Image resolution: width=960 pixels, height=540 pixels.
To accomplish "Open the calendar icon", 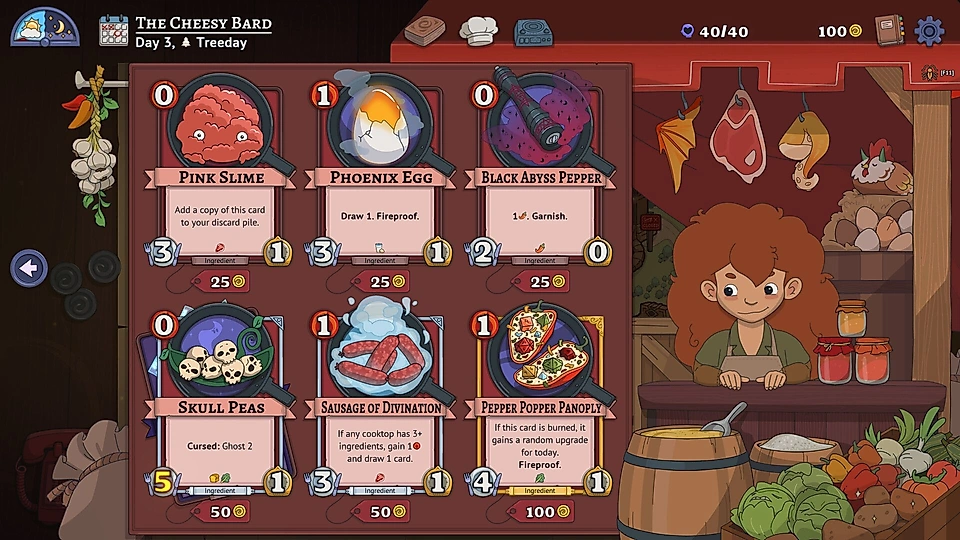I will (x=115, y=30).
